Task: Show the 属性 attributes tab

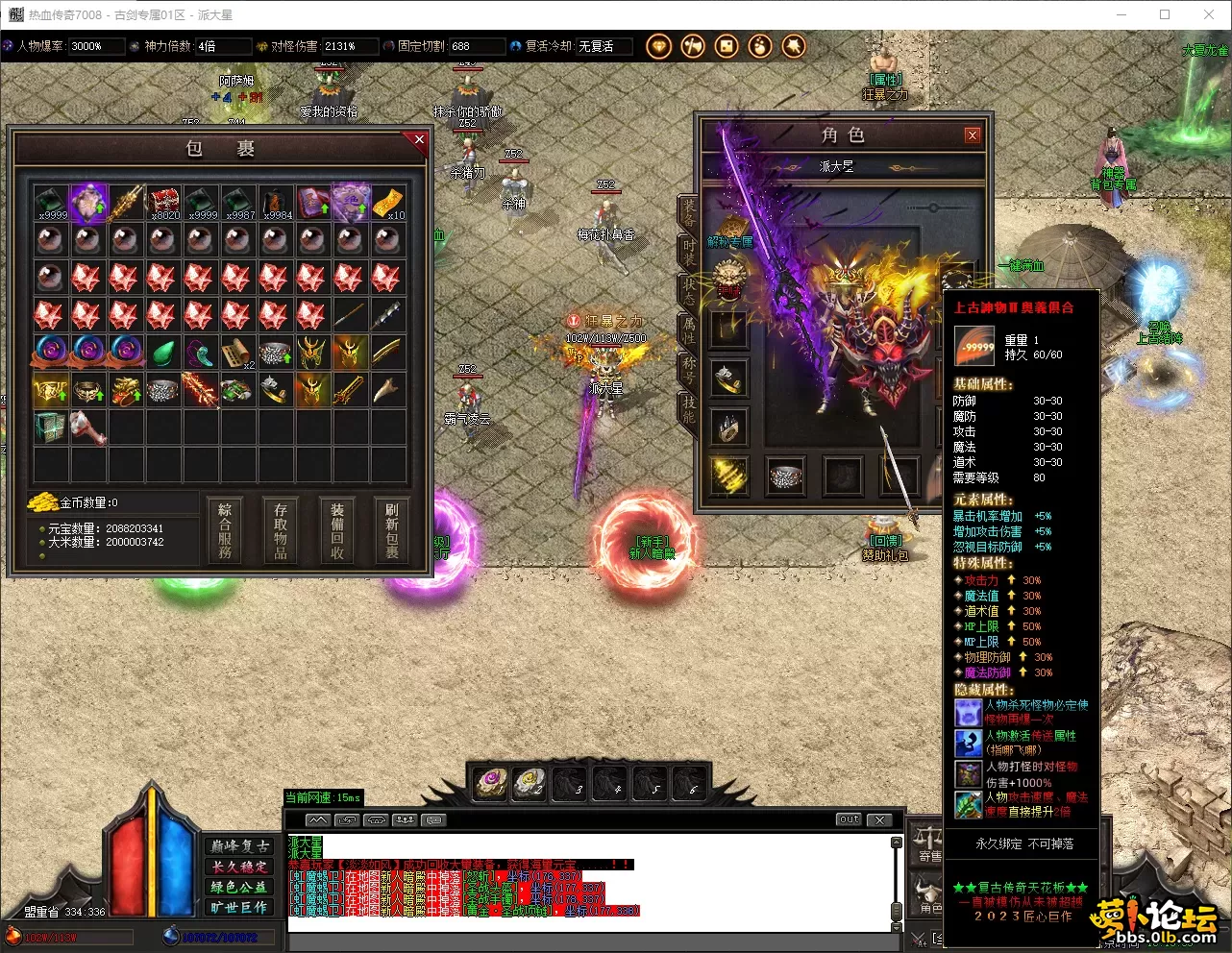Action: click(x=689, y=330)
